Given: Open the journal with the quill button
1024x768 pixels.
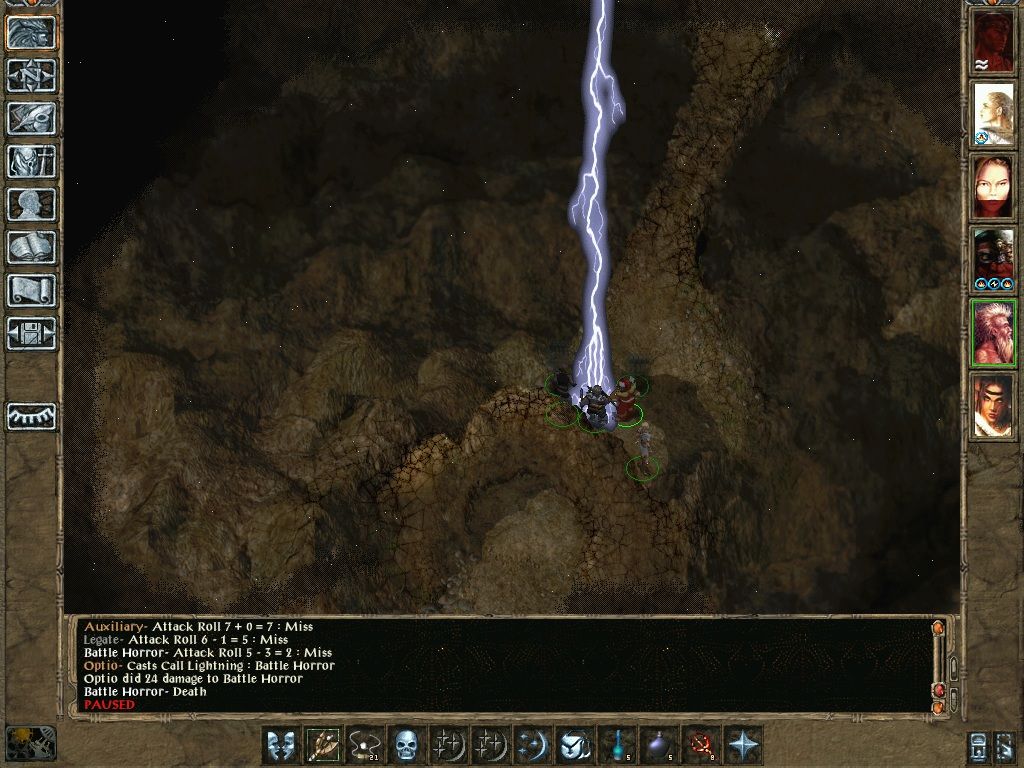Looking at the screenshot, I should click(x=31, y=119).
